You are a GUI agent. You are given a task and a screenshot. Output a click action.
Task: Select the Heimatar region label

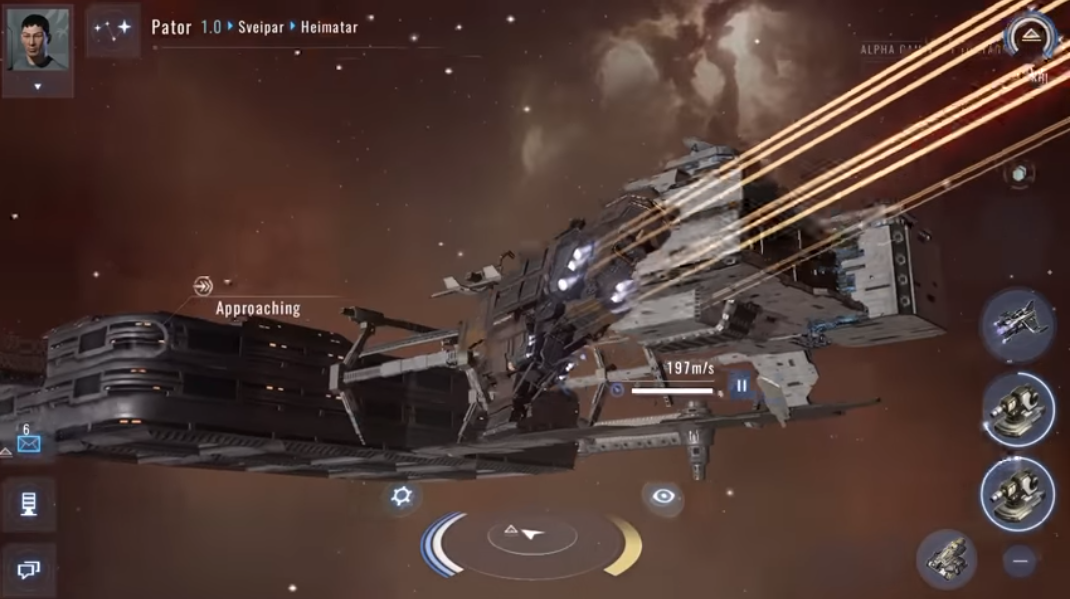click(329, 27)
